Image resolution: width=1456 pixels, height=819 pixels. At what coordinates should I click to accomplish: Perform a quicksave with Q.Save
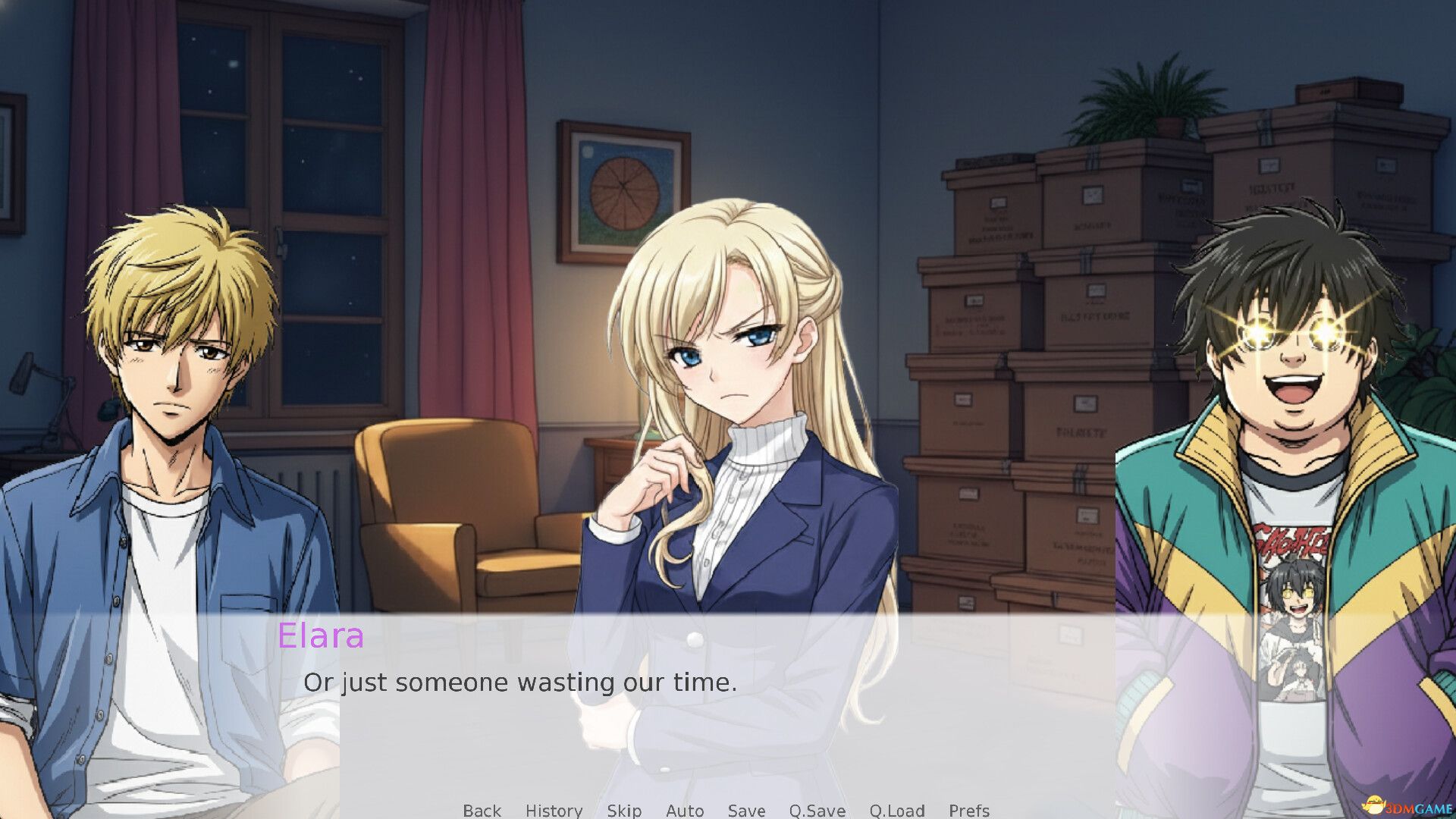point(817,811)
